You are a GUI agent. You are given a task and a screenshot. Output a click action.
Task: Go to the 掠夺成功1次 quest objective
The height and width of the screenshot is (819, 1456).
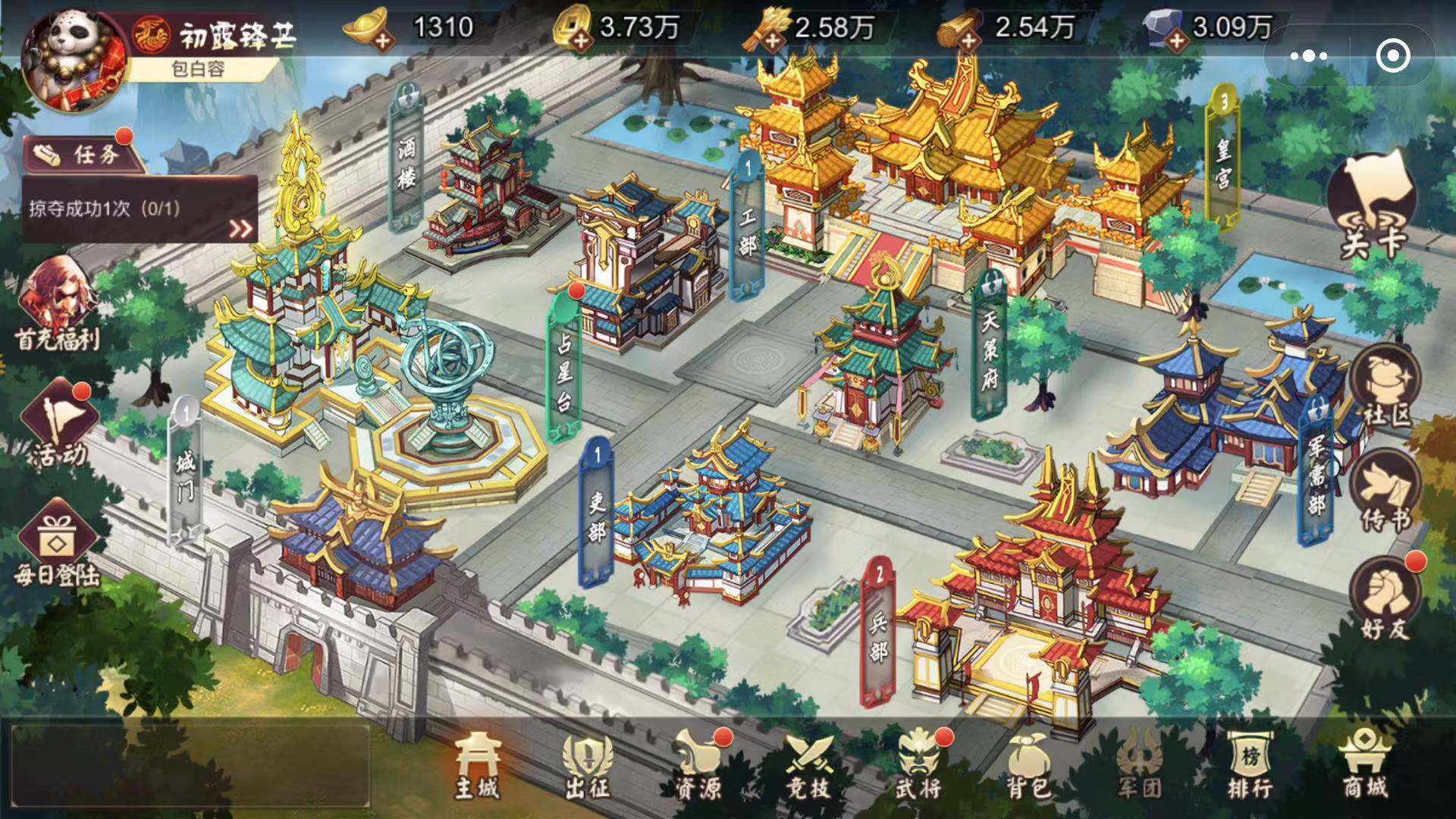140,209
